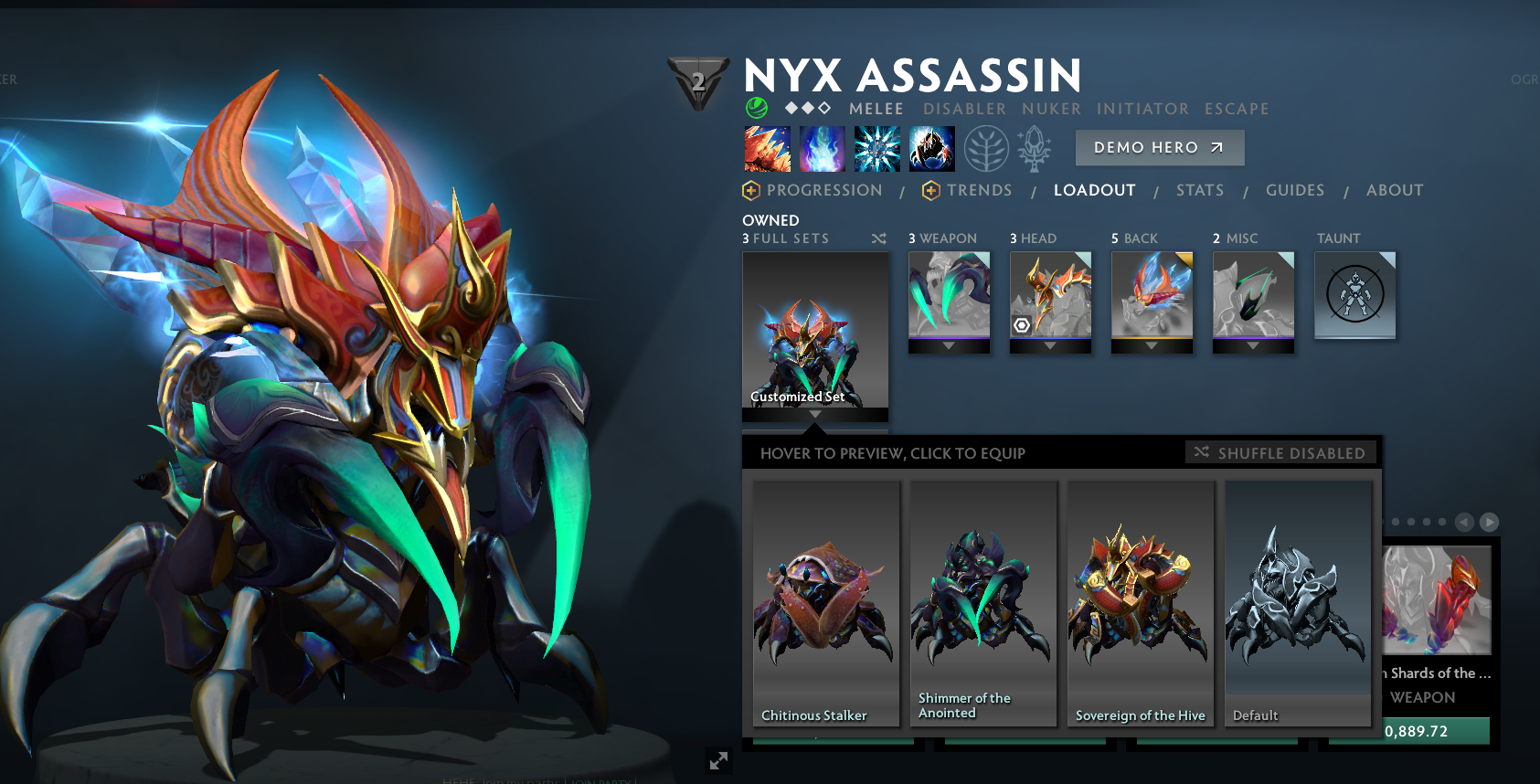The width and height of the screenshot is (1540, 784).
Task: Toggle the equipped marker on the Head item
Action: [x=1023, y=326]
